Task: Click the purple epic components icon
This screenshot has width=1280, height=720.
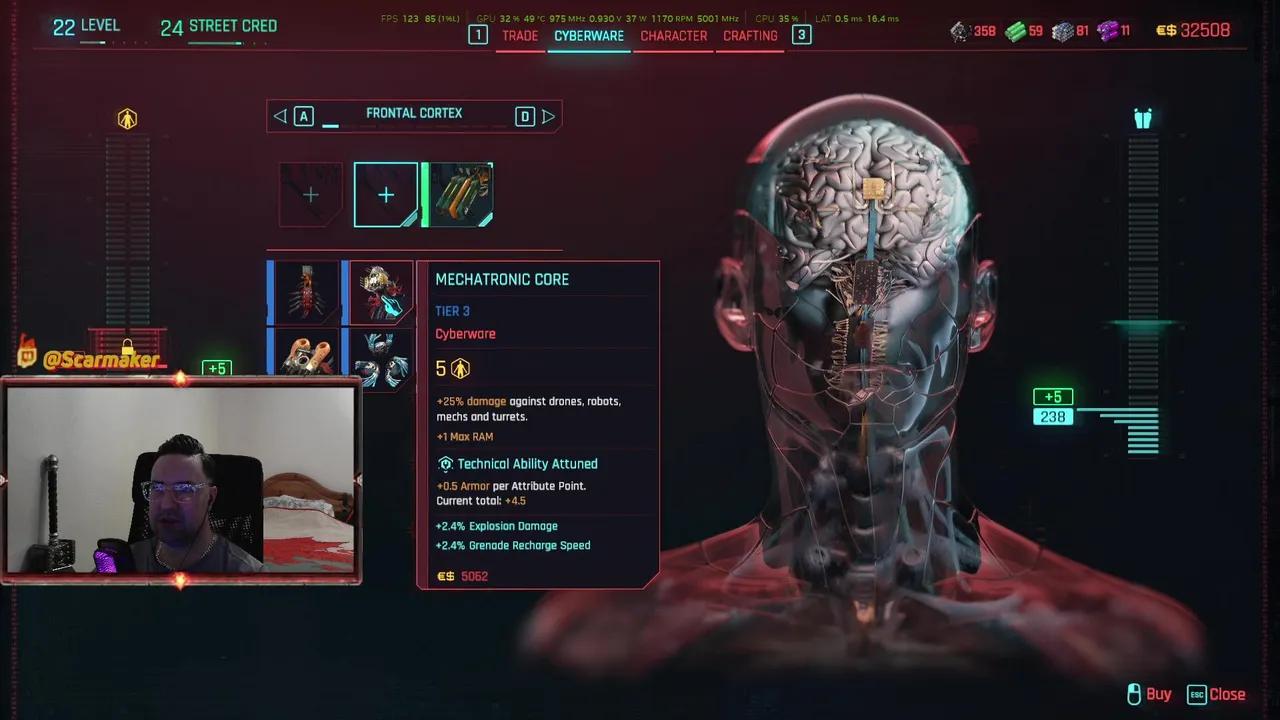Action: pos(1108,31)
